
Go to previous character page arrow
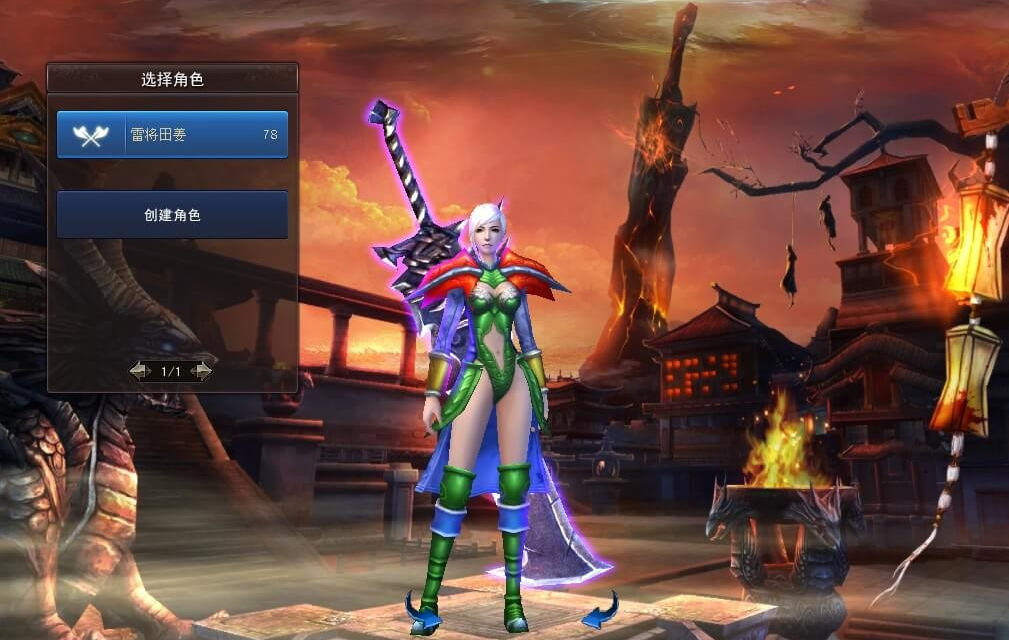(x=140, y=371)
